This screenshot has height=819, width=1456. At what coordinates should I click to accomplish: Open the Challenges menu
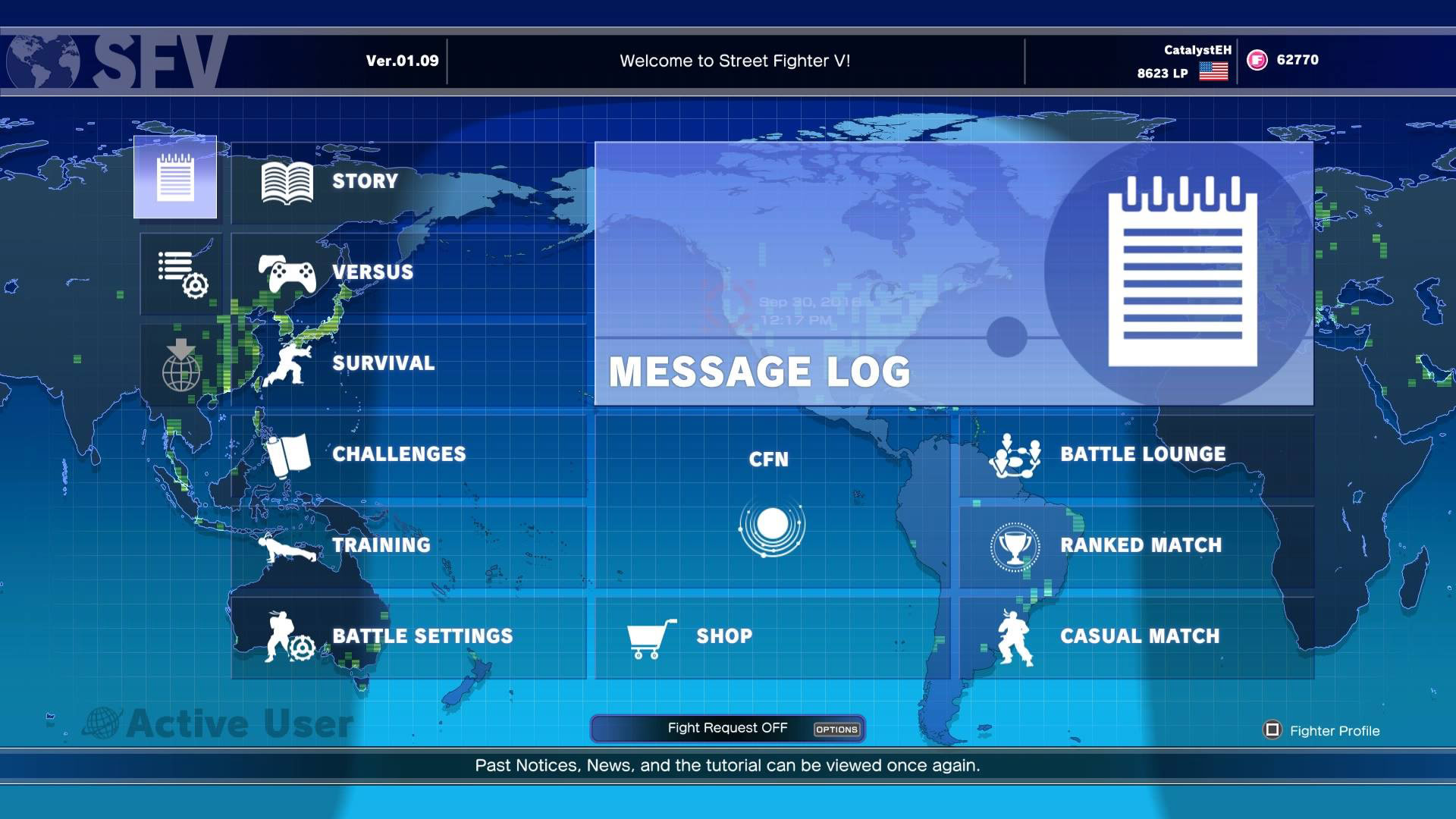pos(408,455)
